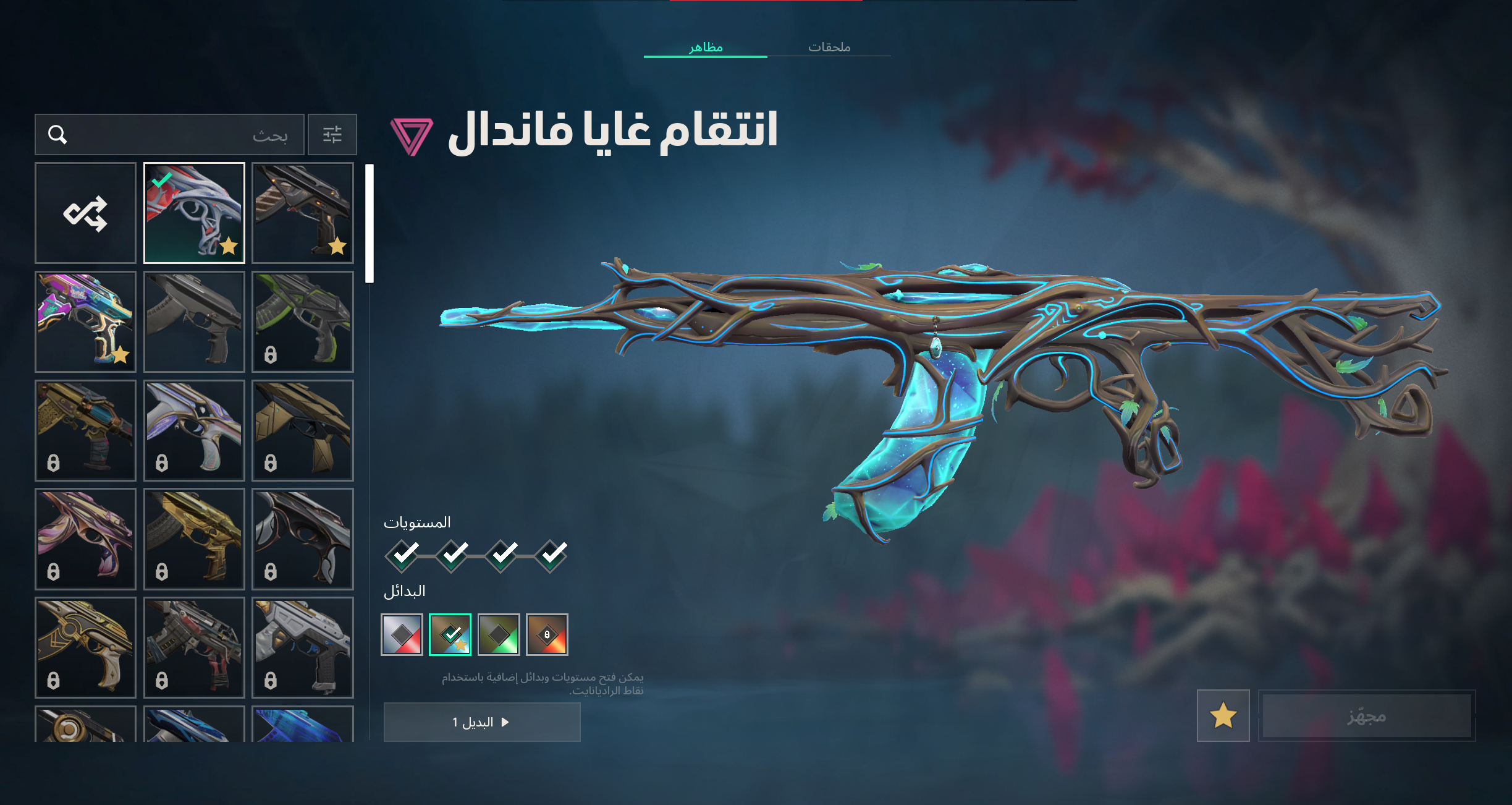1512x805 pixels.
Task: Toggle the gold star favorite button
Action: (x=1223, y=716)
